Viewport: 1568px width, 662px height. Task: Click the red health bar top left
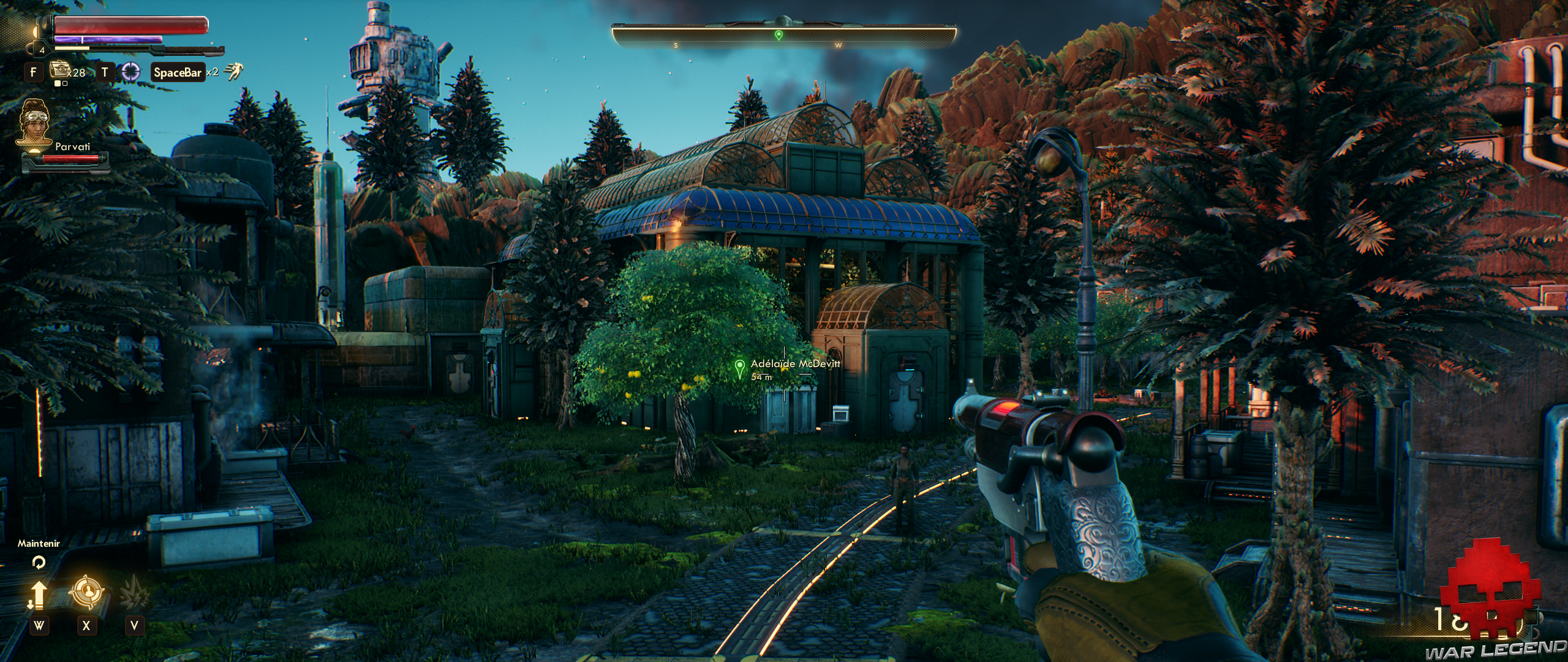click(129, 25)
